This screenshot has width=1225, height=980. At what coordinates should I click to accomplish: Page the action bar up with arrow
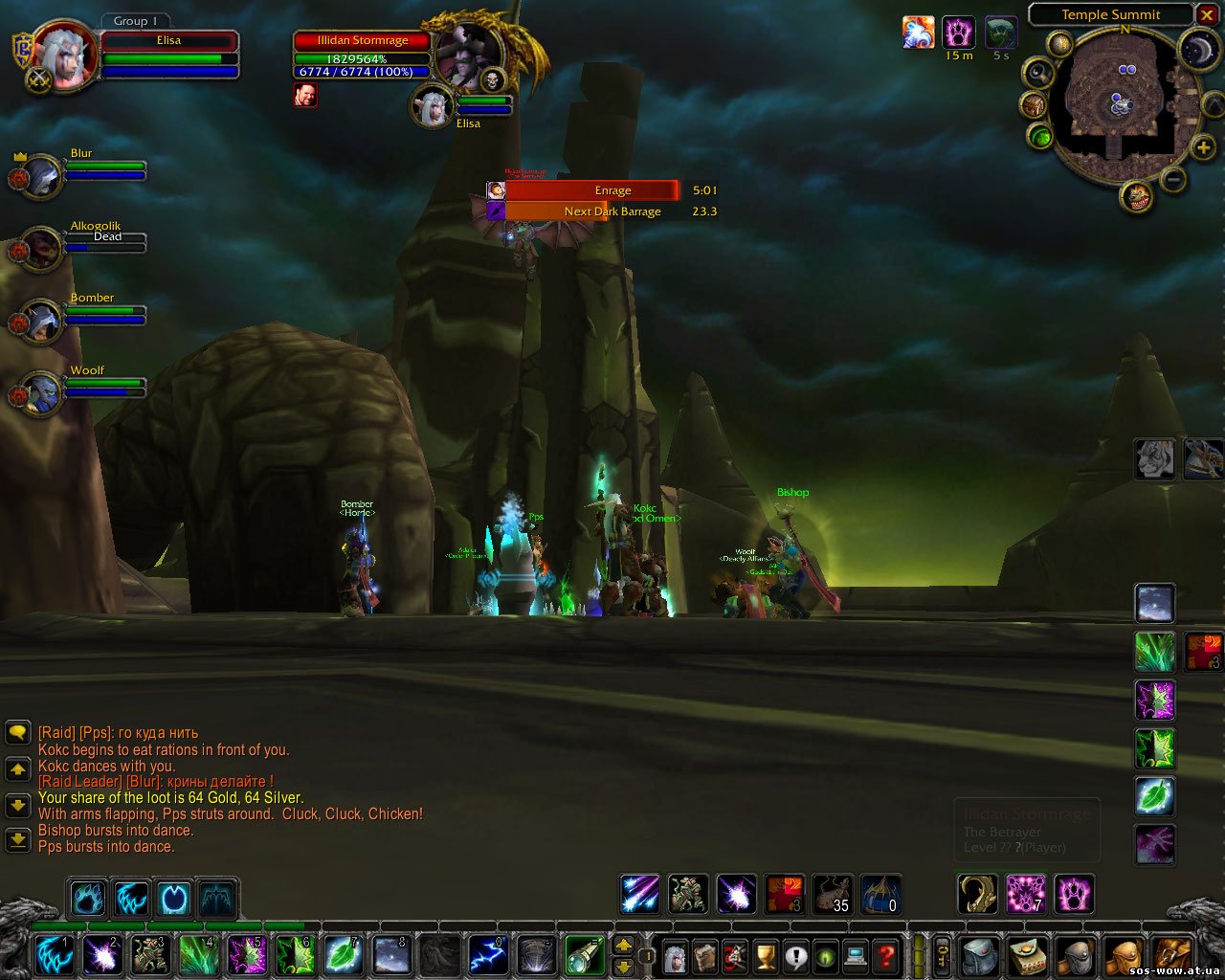click(623, 946)
